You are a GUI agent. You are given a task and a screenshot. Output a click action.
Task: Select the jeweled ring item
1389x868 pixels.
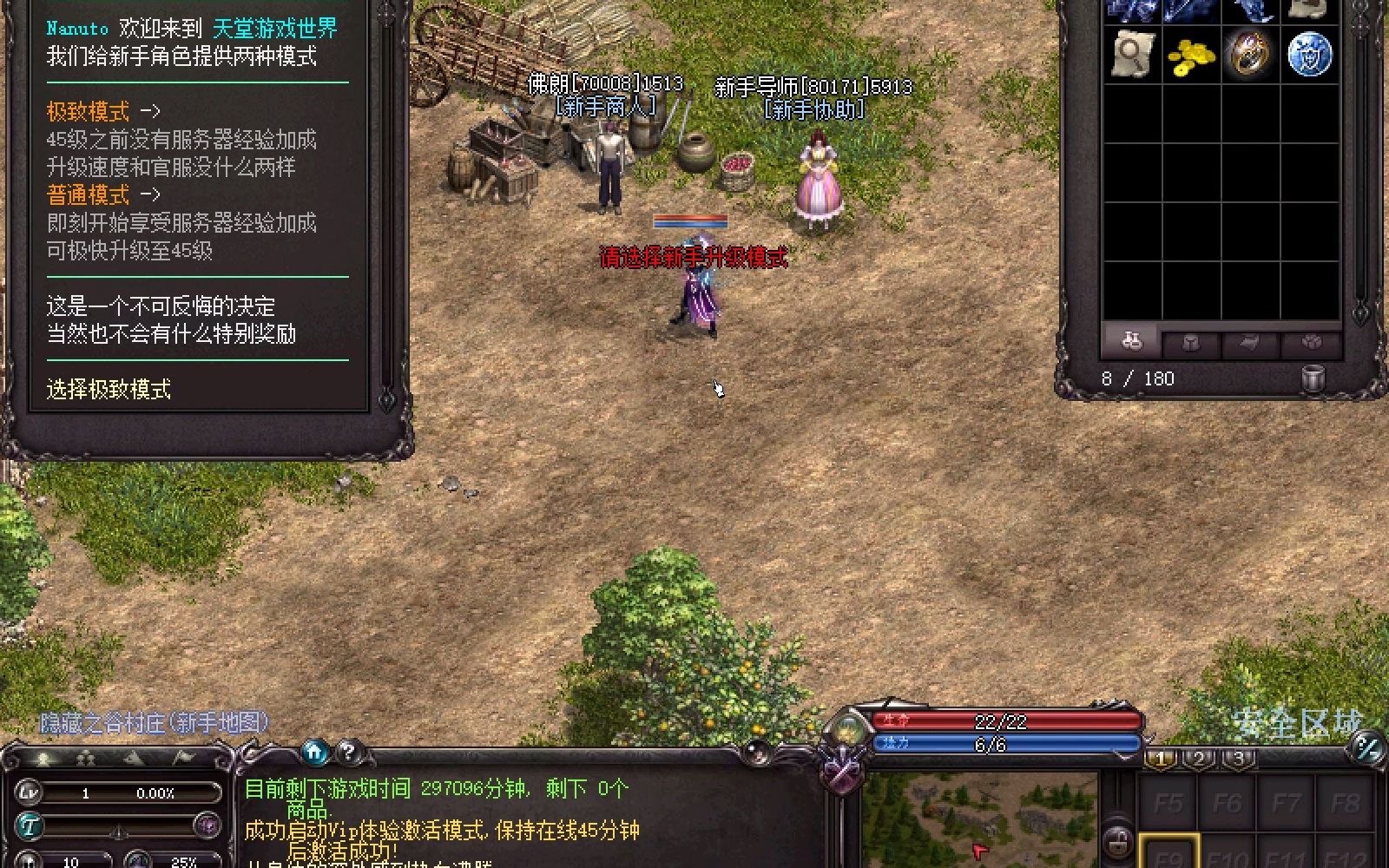[1250, 54]
